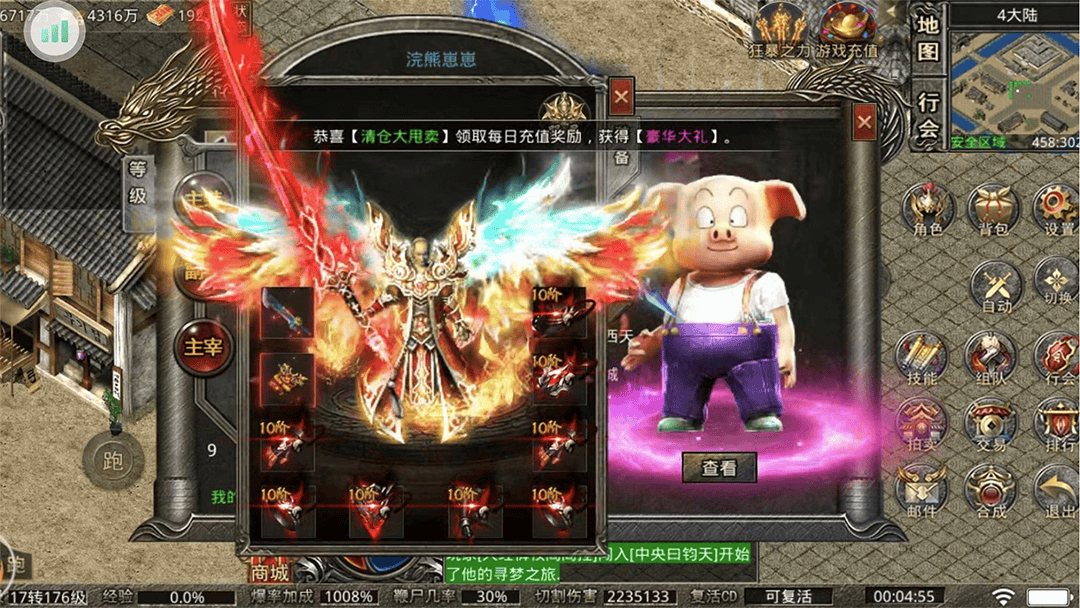1080x608 pixels.
Task: Close the pig character panel
Action: click(x=864, y=122)
